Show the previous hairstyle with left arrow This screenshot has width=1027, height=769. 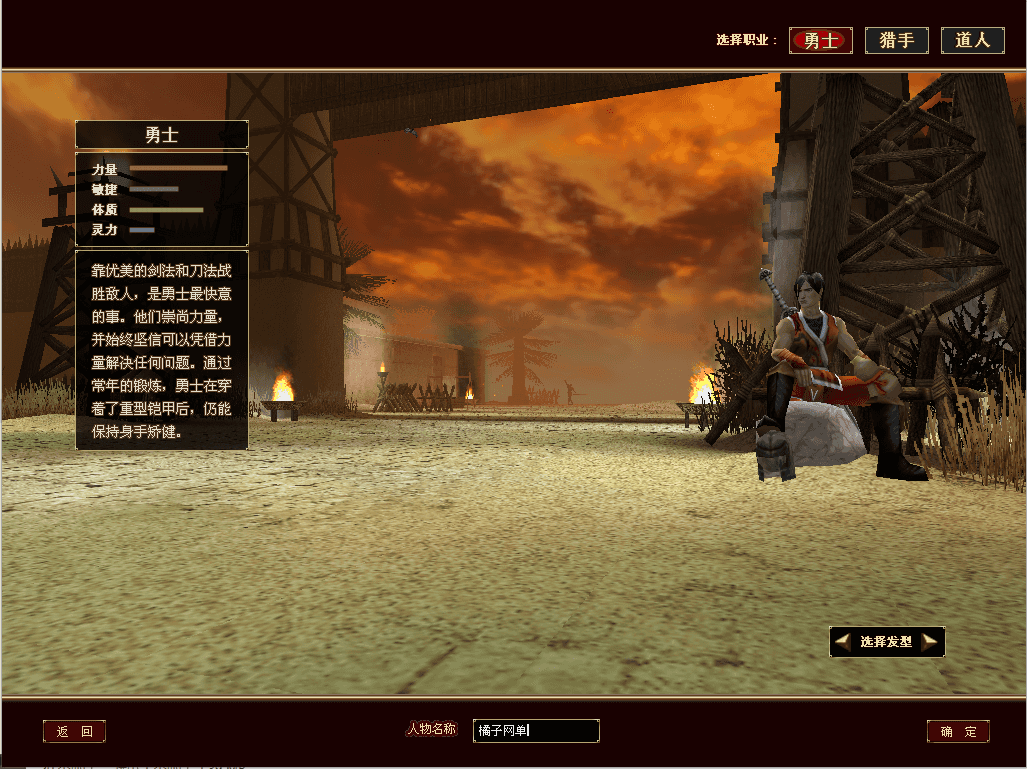click(843, 642)
